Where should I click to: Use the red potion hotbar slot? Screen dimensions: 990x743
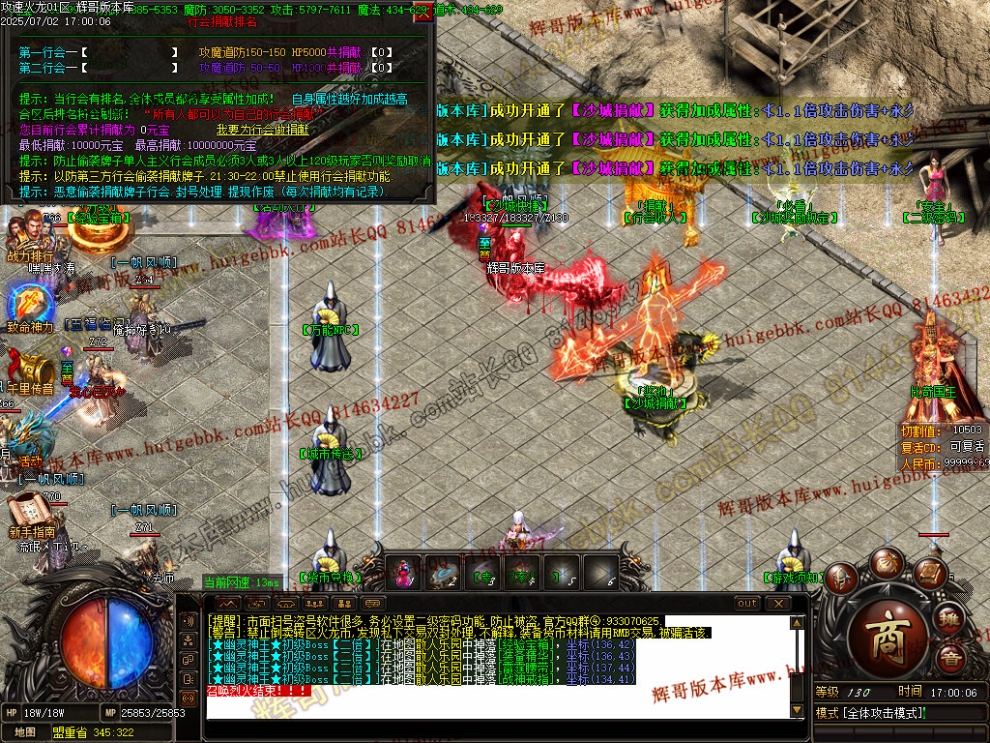(404, 573)
